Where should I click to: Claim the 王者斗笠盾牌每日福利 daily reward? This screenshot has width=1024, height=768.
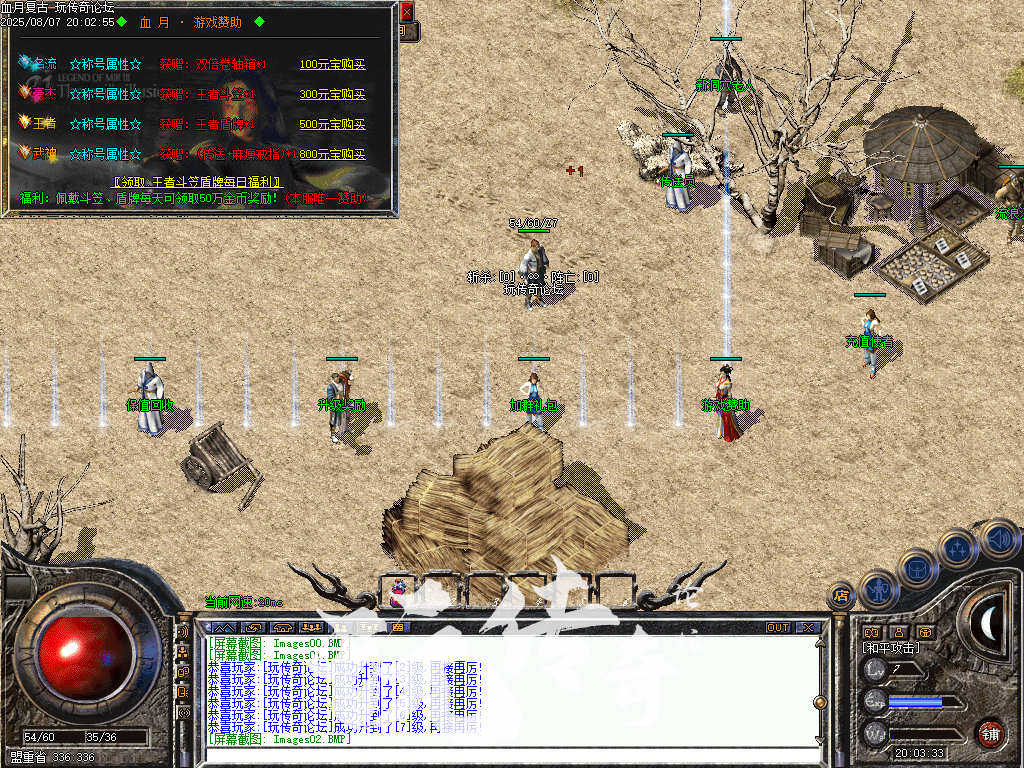click(x=198, y=183)
